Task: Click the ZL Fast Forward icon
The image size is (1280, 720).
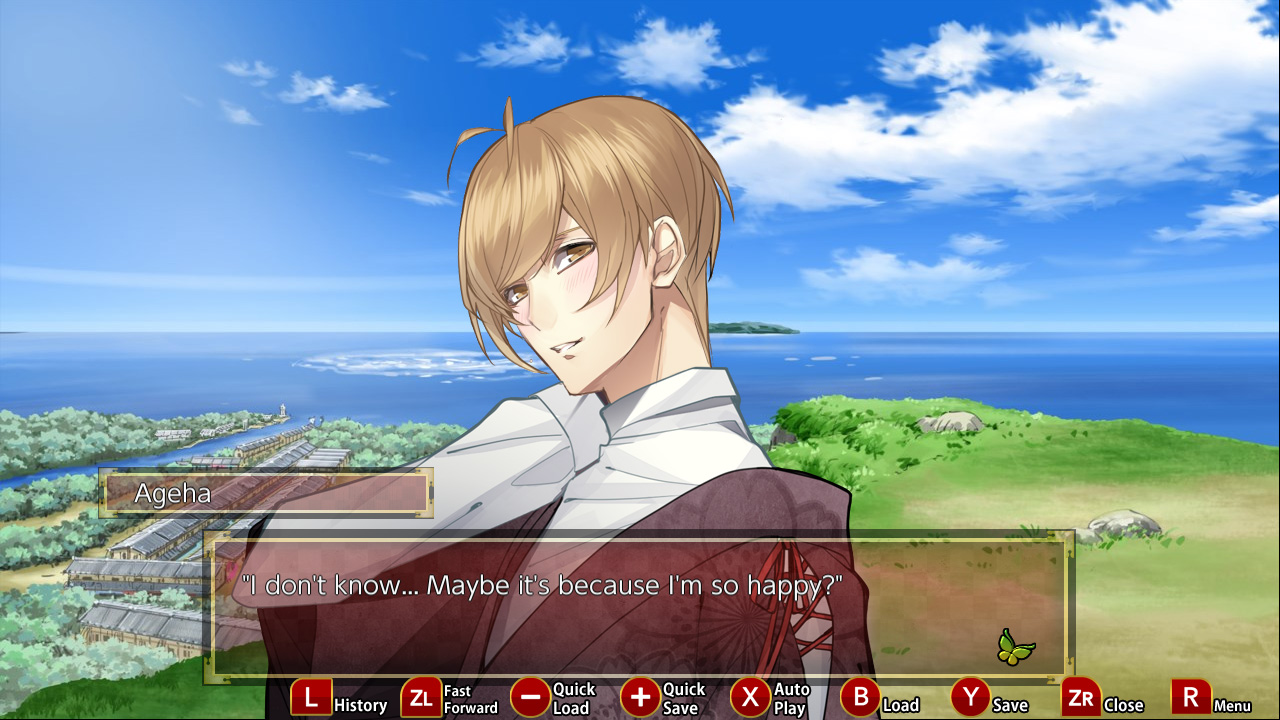Action: coord(420,697)
